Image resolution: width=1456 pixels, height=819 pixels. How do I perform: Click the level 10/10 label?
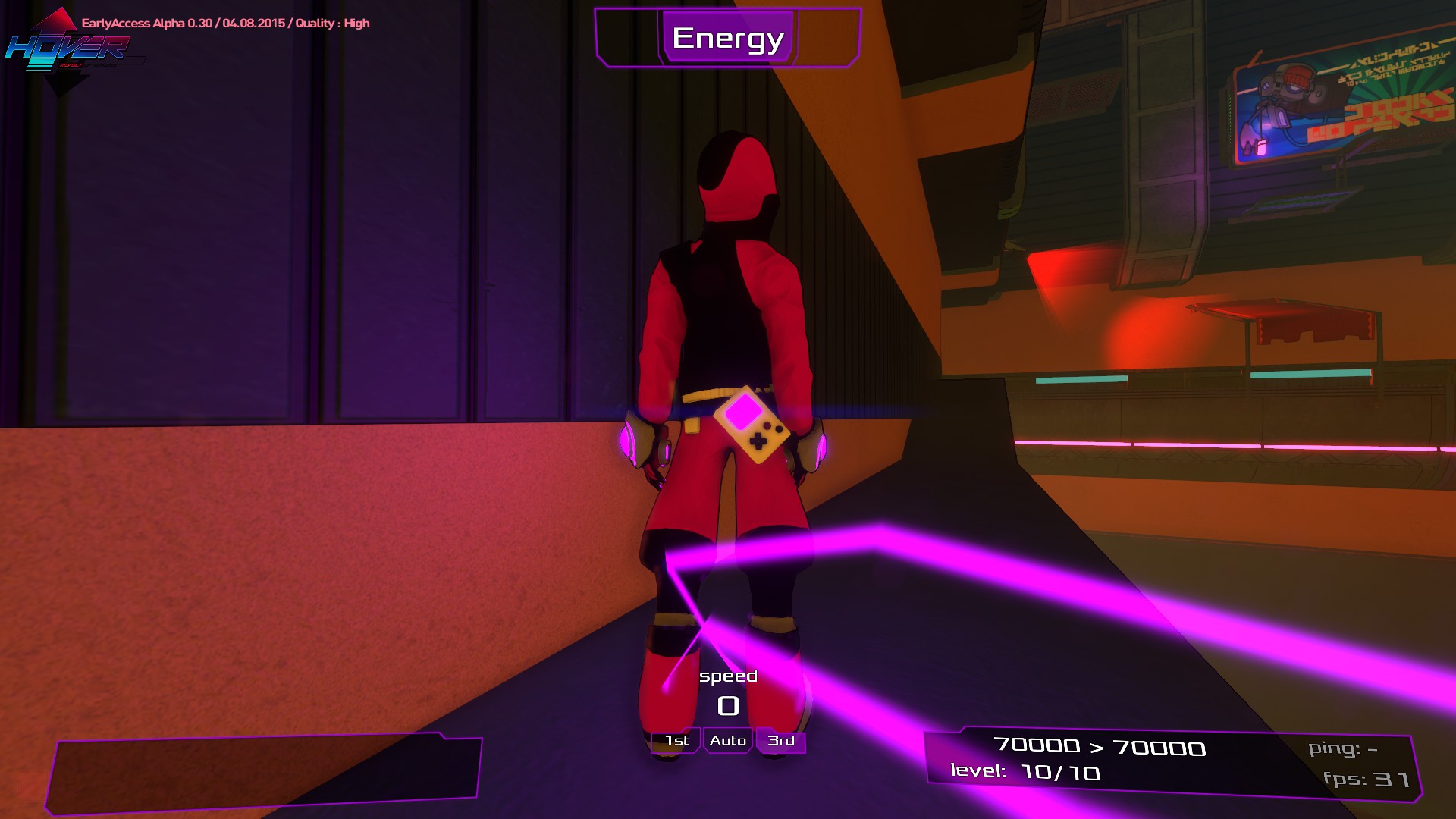(x=1025, y=773)
